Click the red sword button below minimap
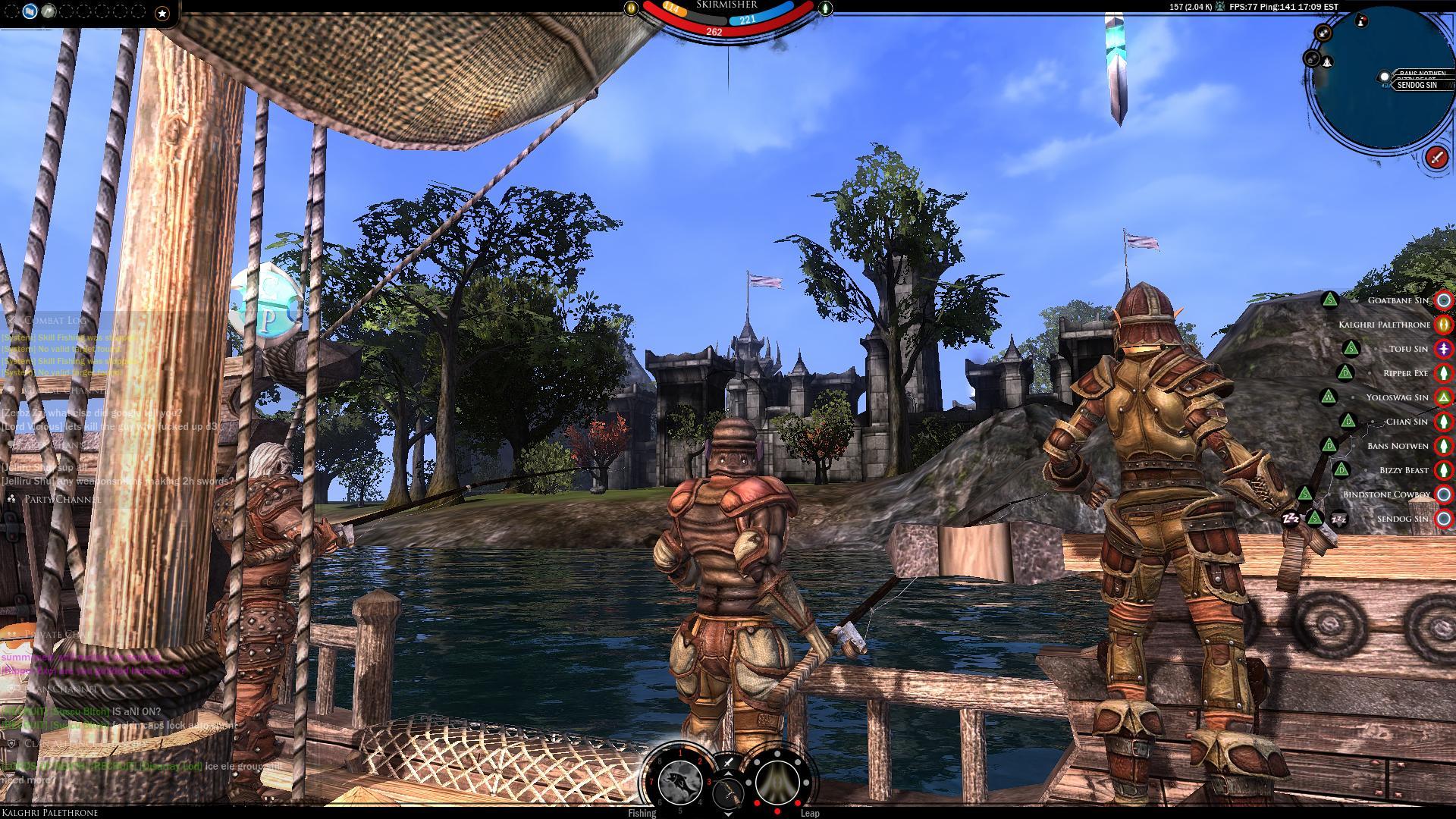Viewport: 1456px width, 819px height. [1436, 157]
